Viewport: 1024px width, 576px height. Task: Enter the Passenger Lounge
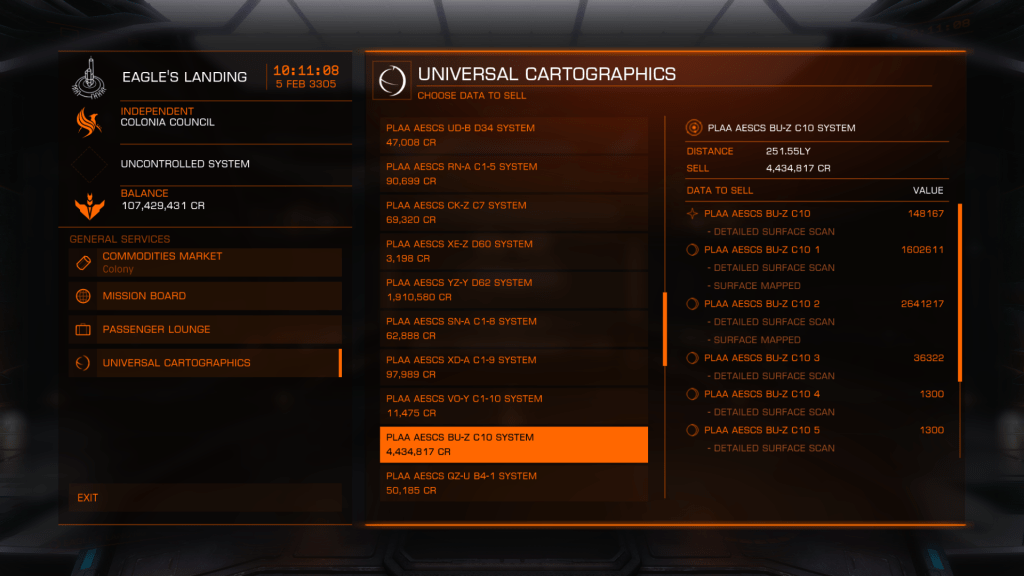click(205, 329)
